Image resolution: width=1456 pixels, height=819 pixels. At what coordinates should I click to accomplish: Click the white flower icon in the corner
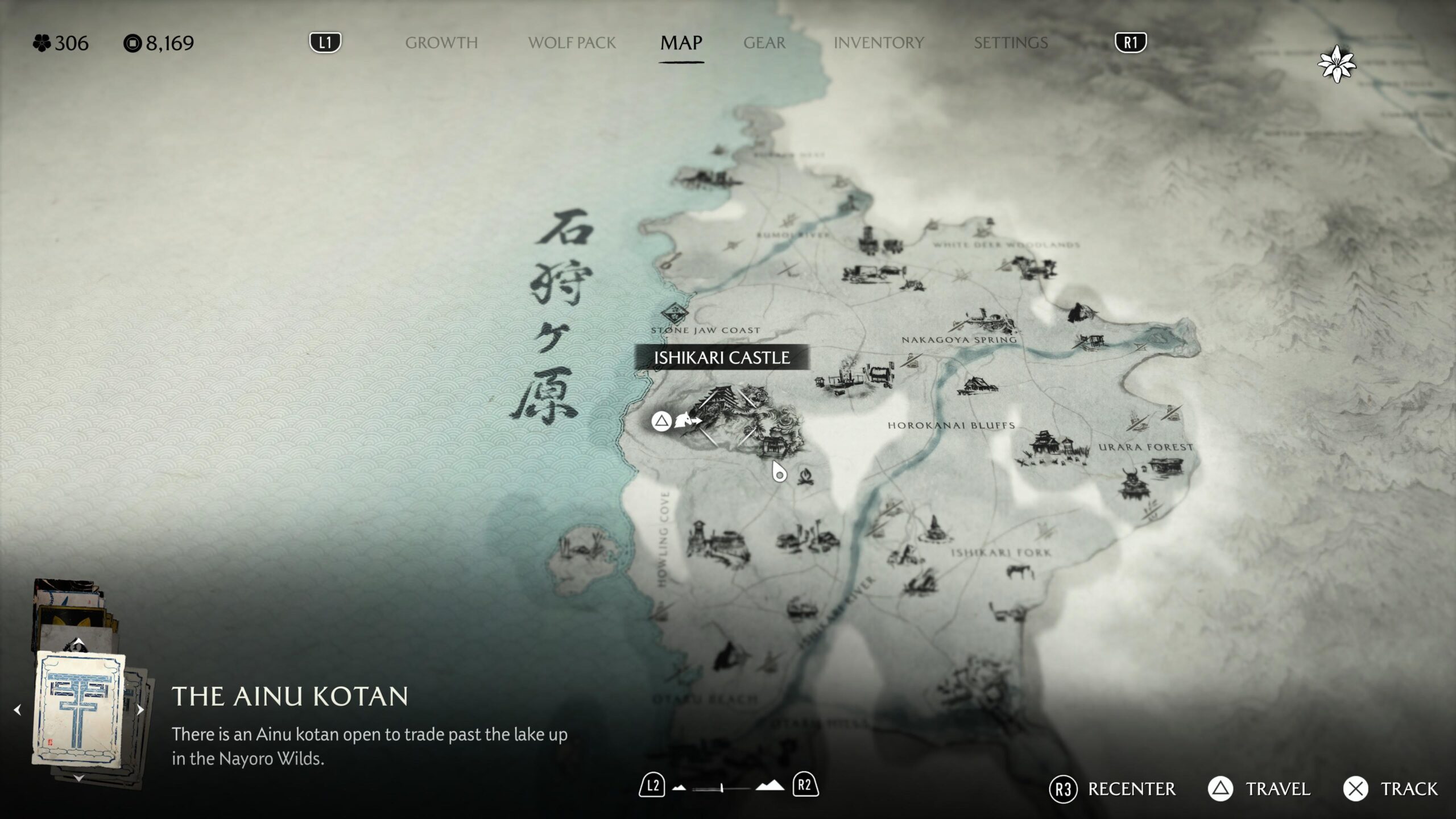coord(1337,64)
